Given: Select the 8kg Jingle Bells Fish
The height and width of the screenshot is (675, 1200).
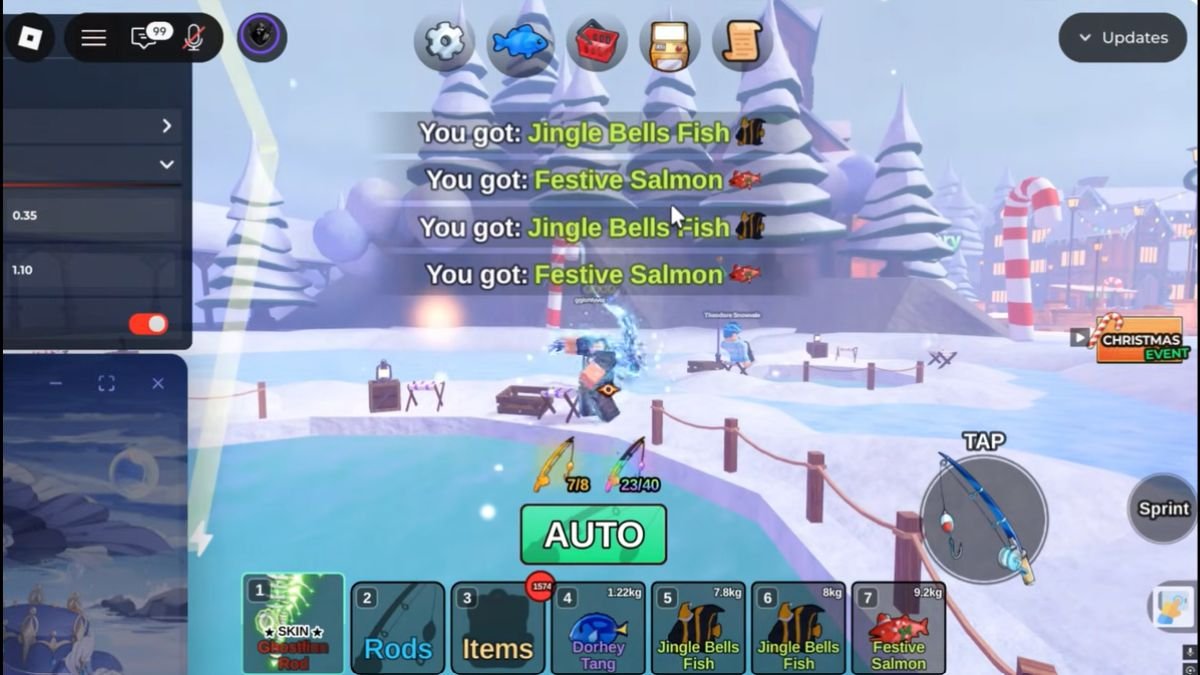Looking at the screenshot, I should [x=798, y=629].
